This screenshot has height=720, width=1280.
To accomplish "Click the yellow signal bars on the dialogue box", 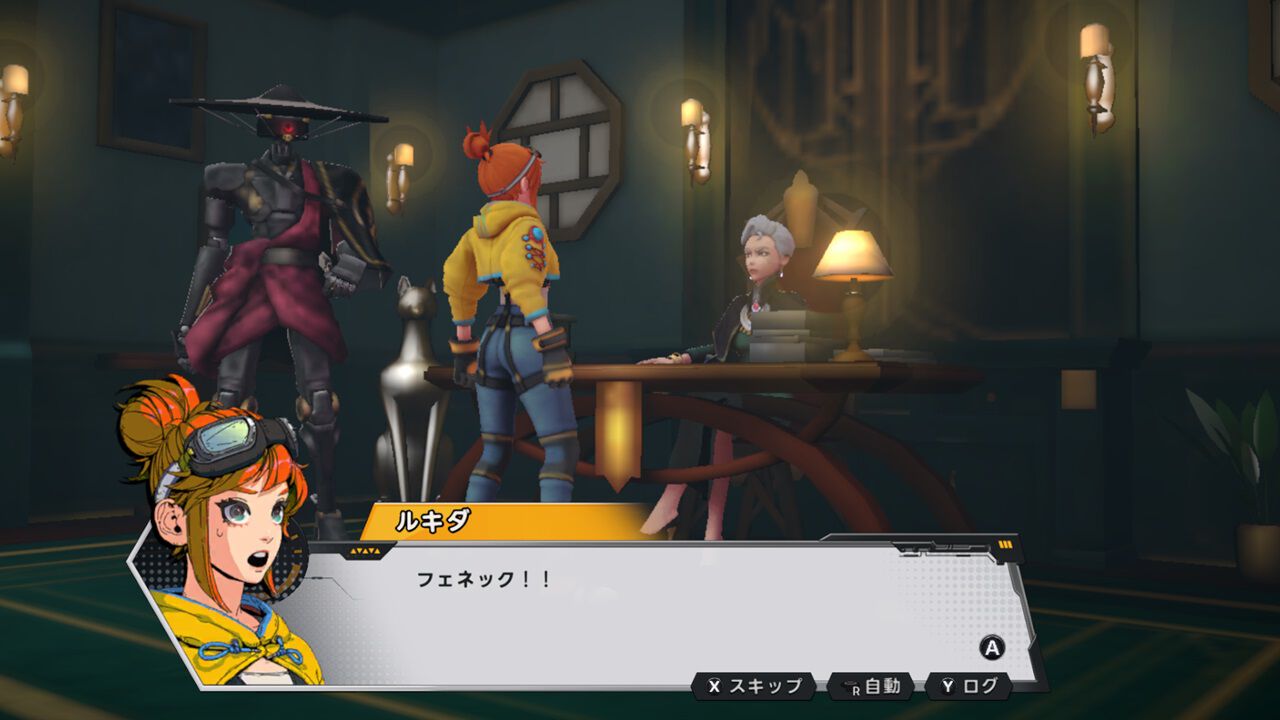I will pos(1003,544).
